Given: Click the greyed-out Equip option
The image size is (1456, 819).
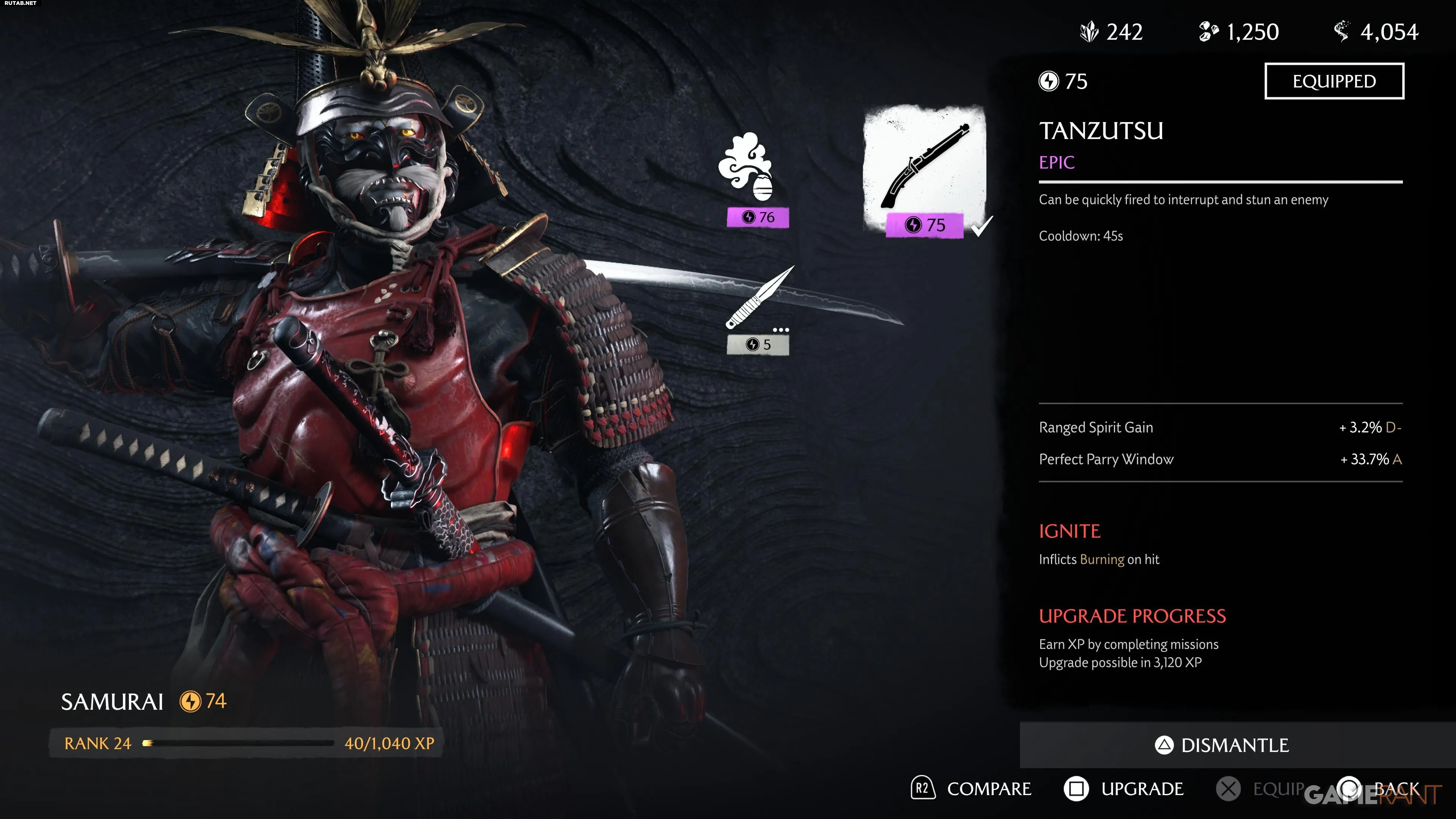Looking at the screenshot, I should pos(1260,789).
